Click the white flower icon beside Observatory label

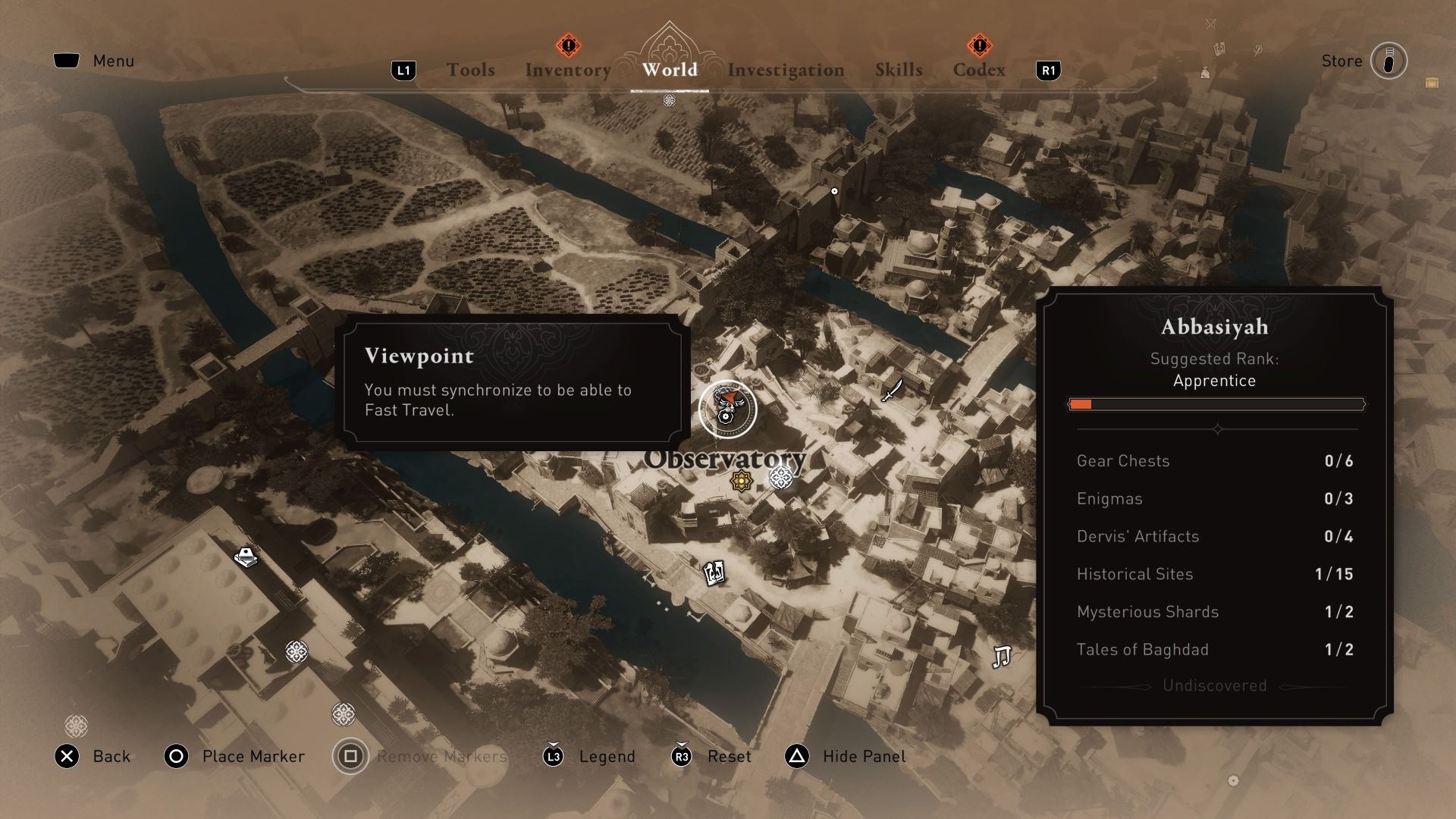[782, 480]
